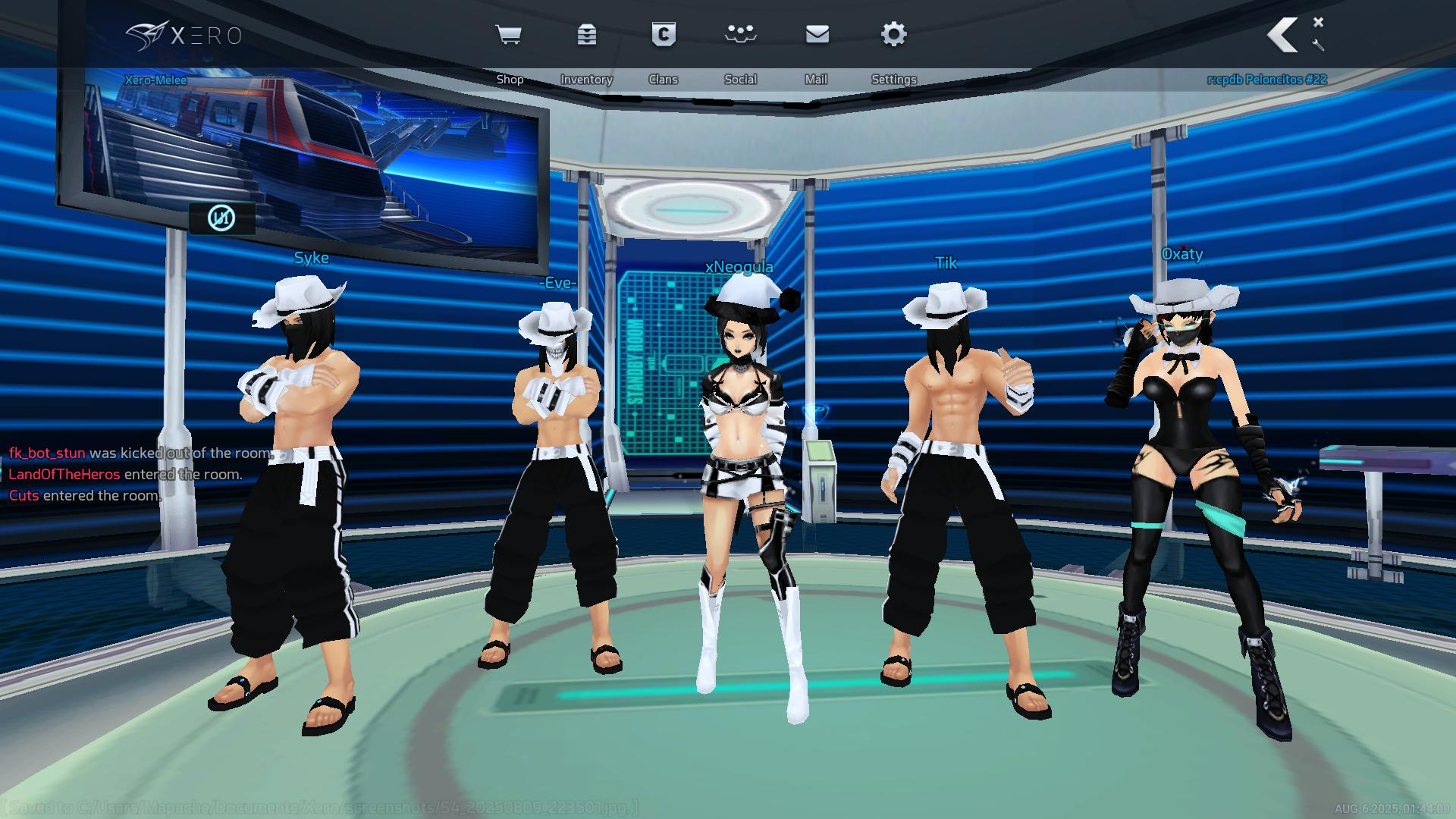This screenshot has height=819, width=1456.
Task: Click the fk_bot_stun name in chat
Action: point(47,453)
